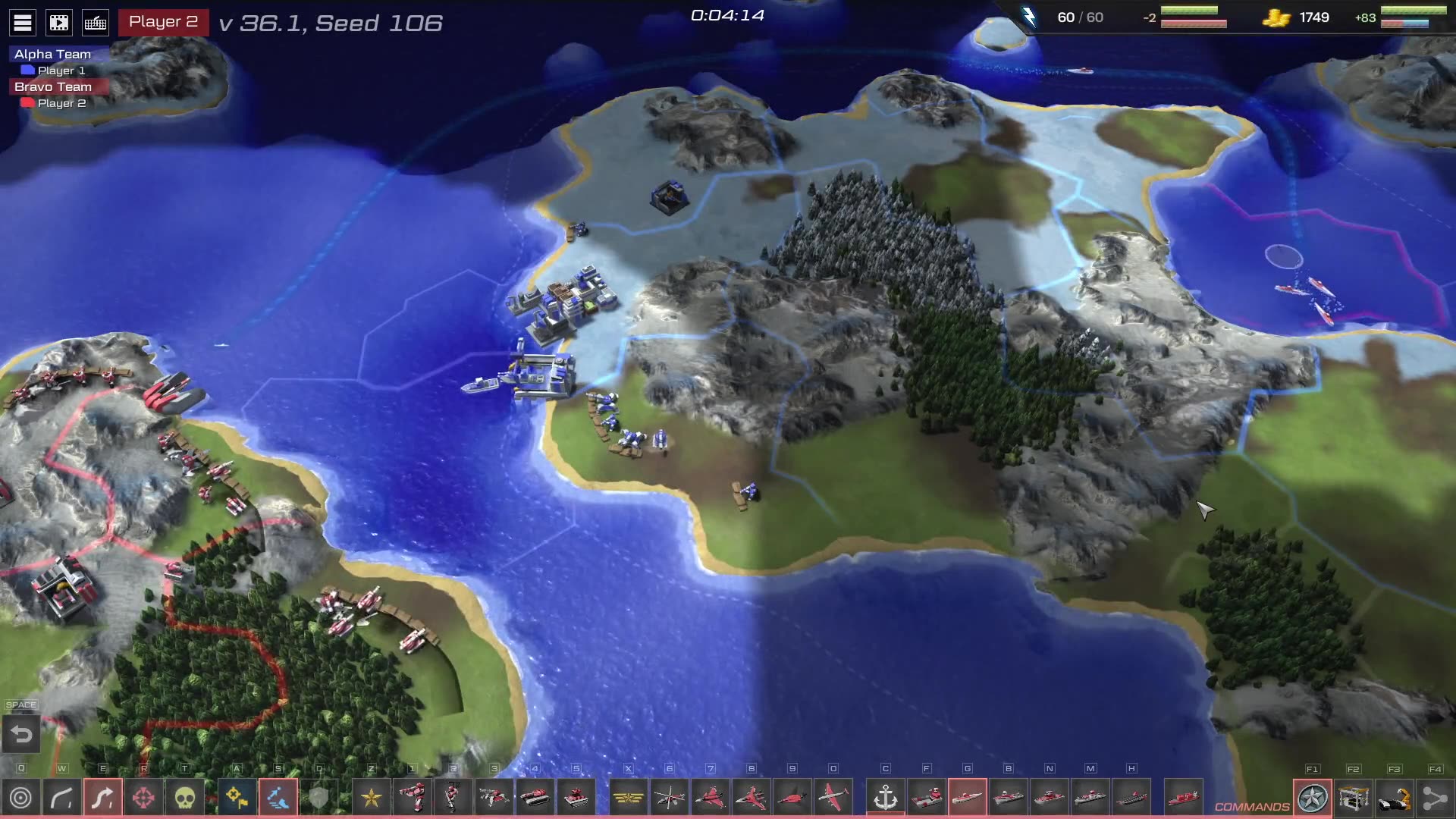Click the film replay button
The image size is (1456, 819).
(x=59, y=23)
